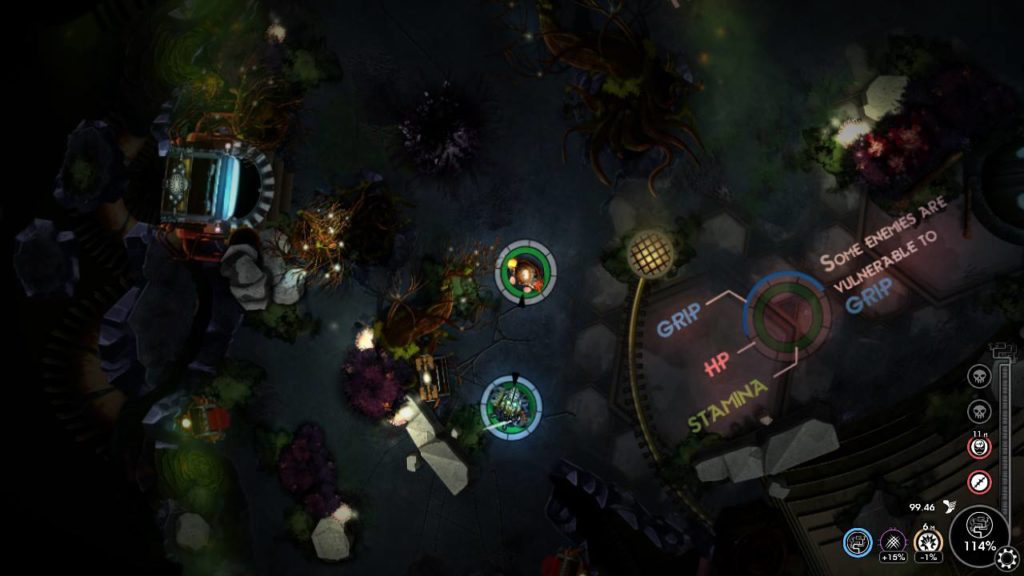1024x576 pixels.
Task: Open the large maze icon showing 114%
Action: tap(977, 529)
